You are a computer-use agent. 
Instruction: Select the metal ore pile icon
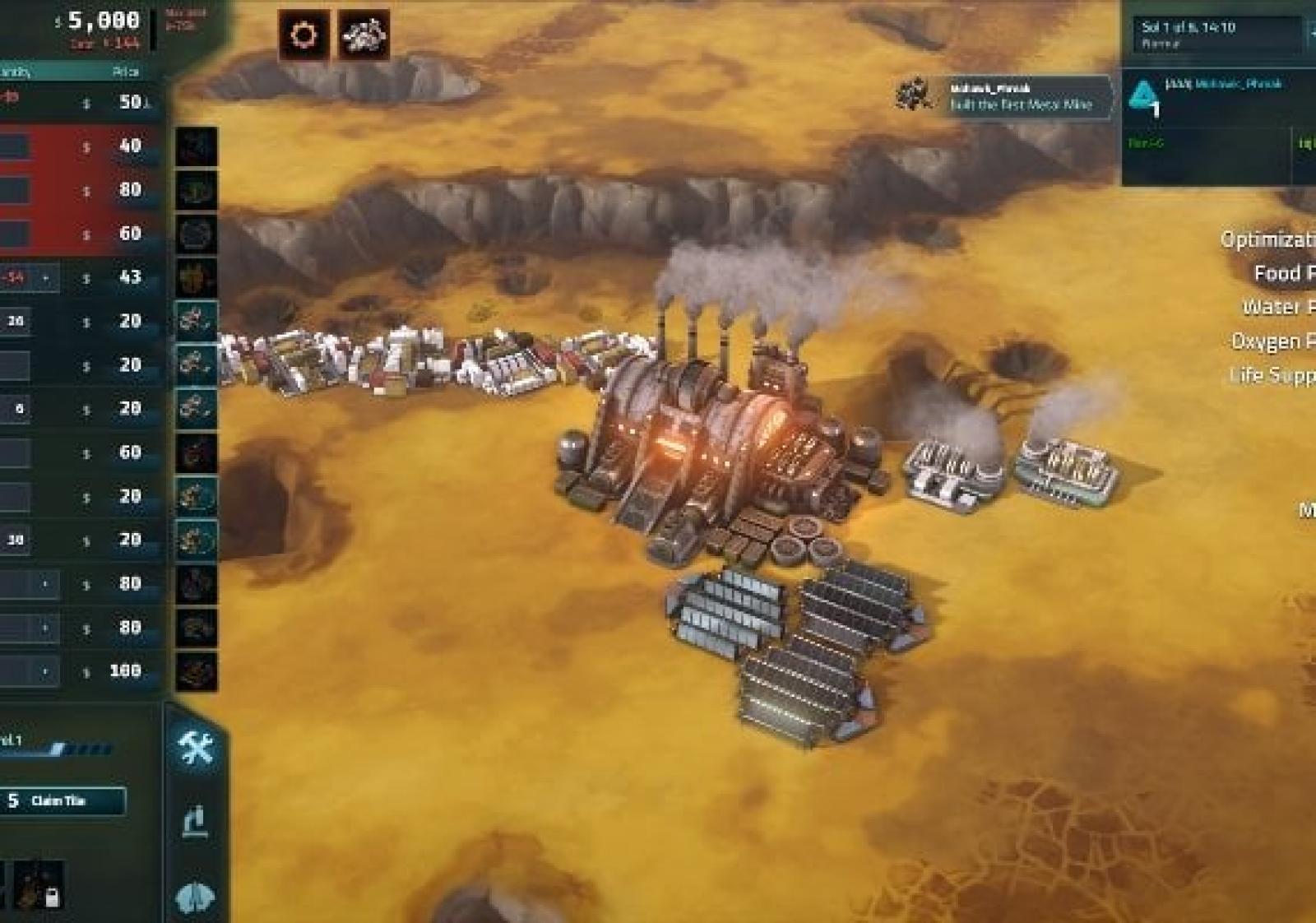tap(364, 35)
